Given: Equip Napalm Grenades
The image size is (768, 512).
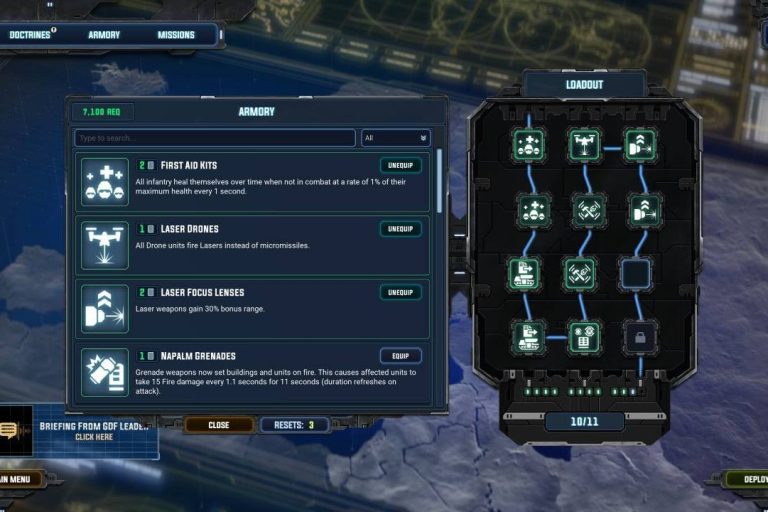Looking at the screenshot, I should tap(400, 356).
